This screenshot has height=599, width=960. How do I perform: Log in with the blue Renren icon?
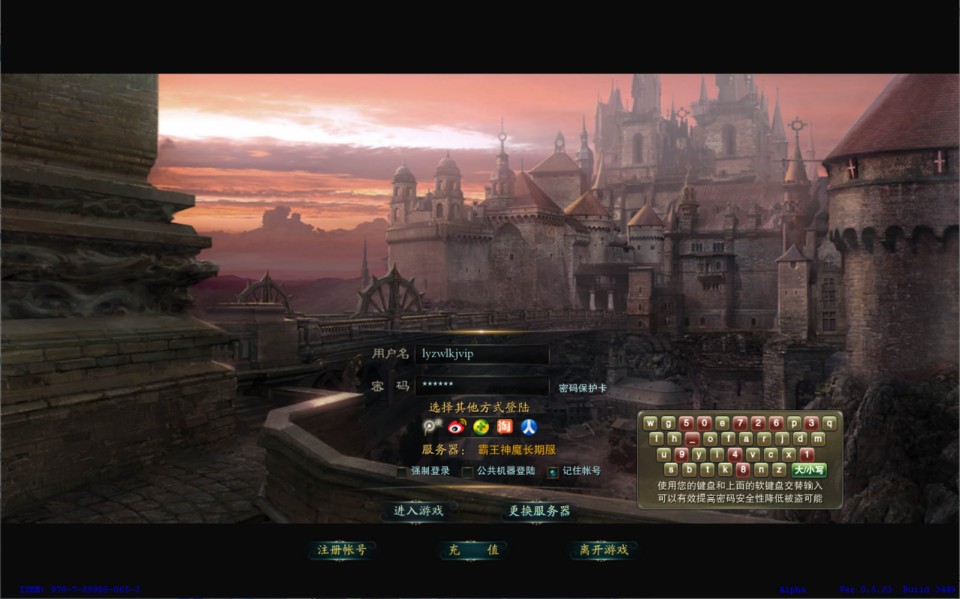(x=529, y=427)
